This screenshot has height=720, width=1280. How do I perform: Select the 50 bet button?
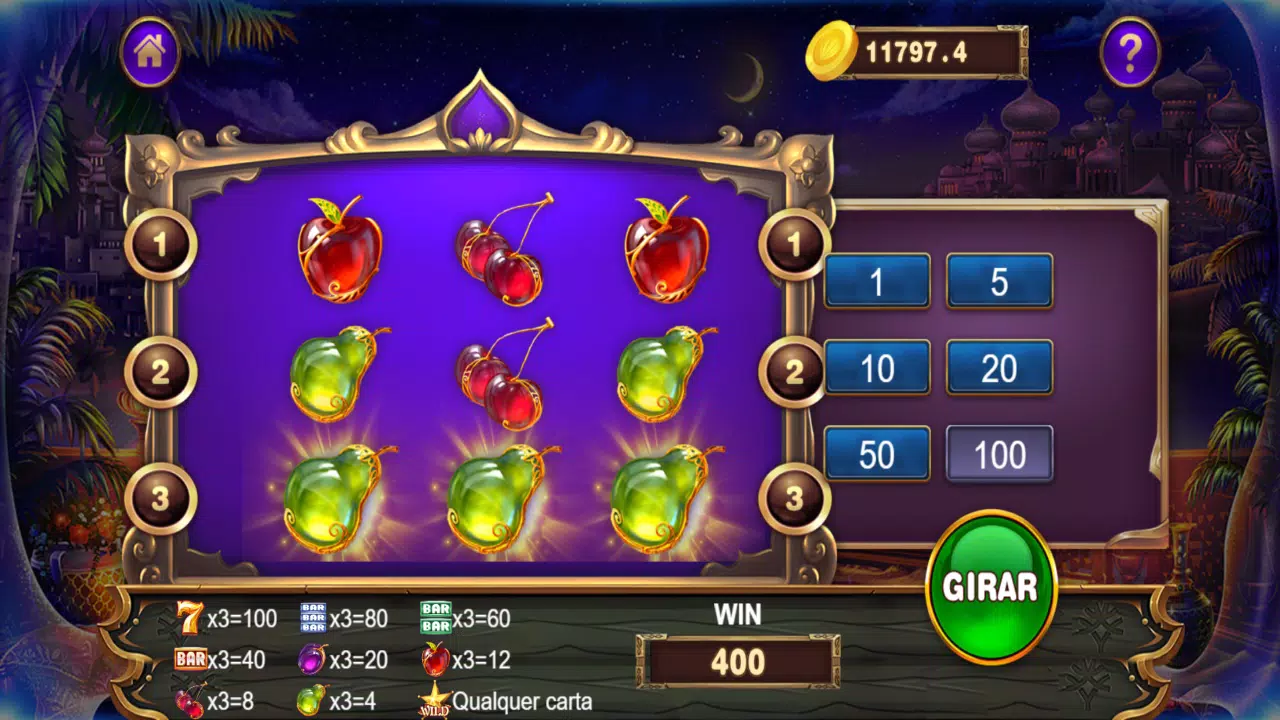[877, 454]
